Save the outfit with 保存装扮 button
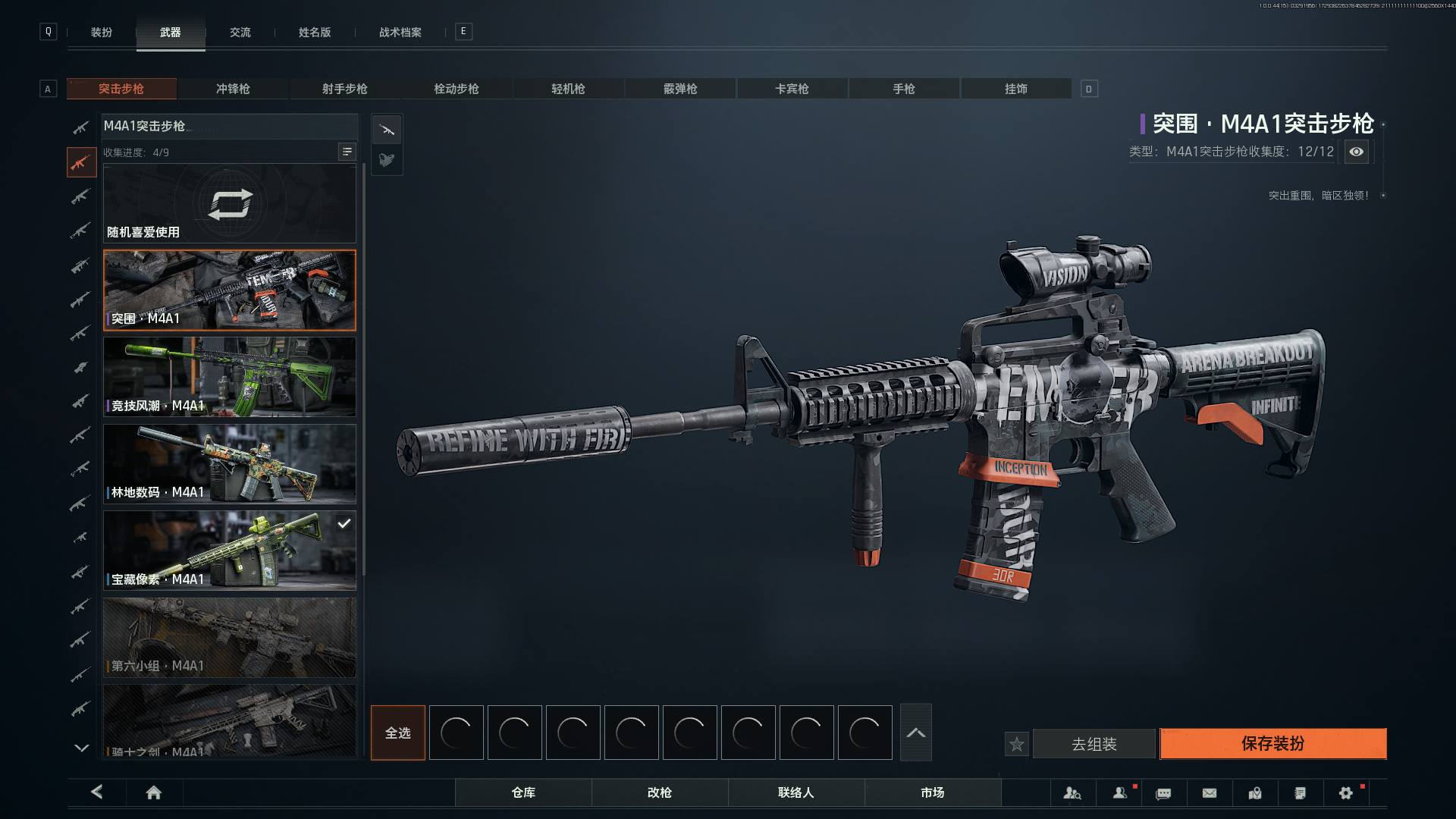This screenshot has height=819, width=1456. (x=1272, y=744)
